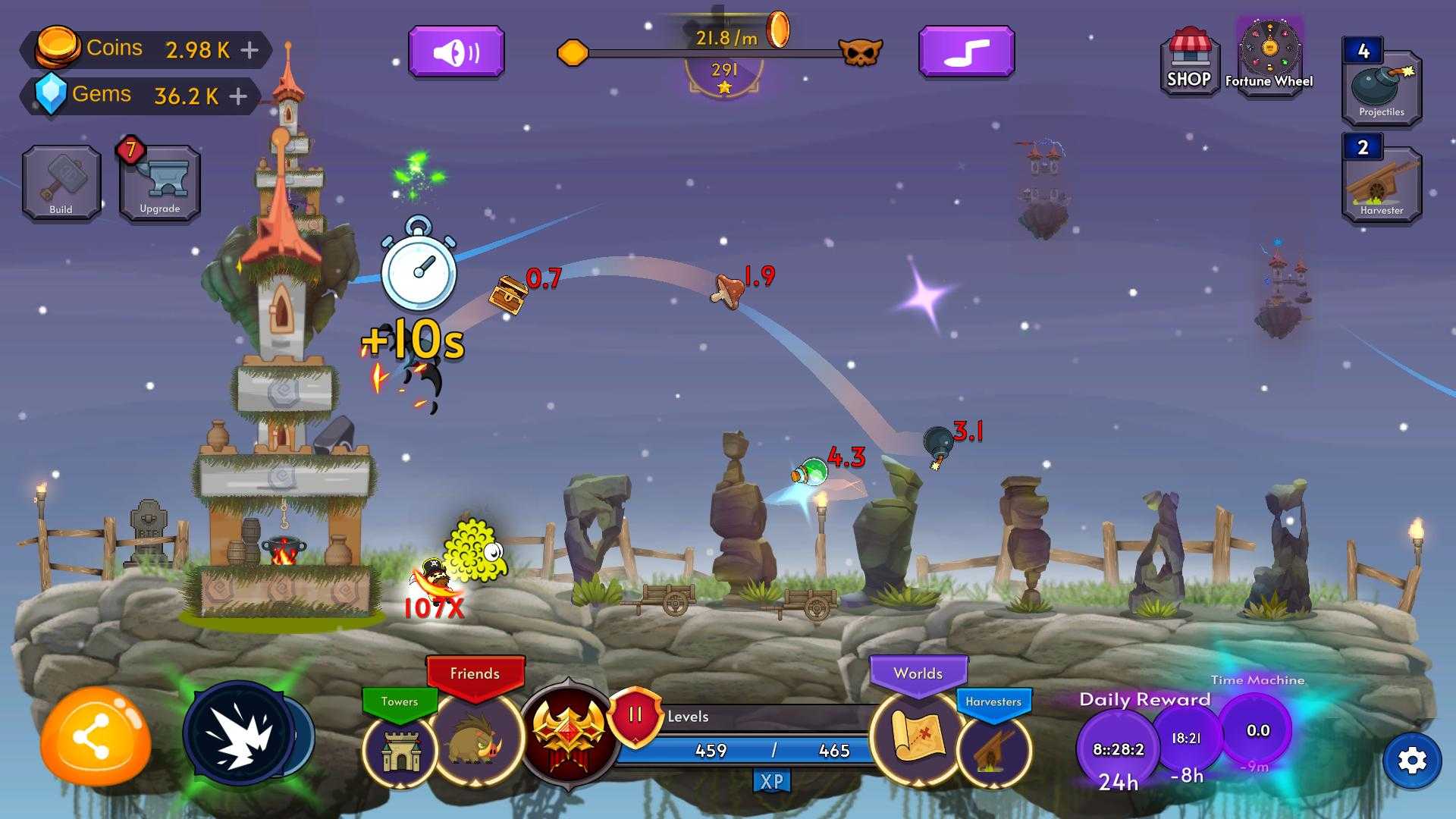This screenshot has height=819, width=1456.
Task: Activate the explosion burst ability
Action: click(x=239, y=733)
